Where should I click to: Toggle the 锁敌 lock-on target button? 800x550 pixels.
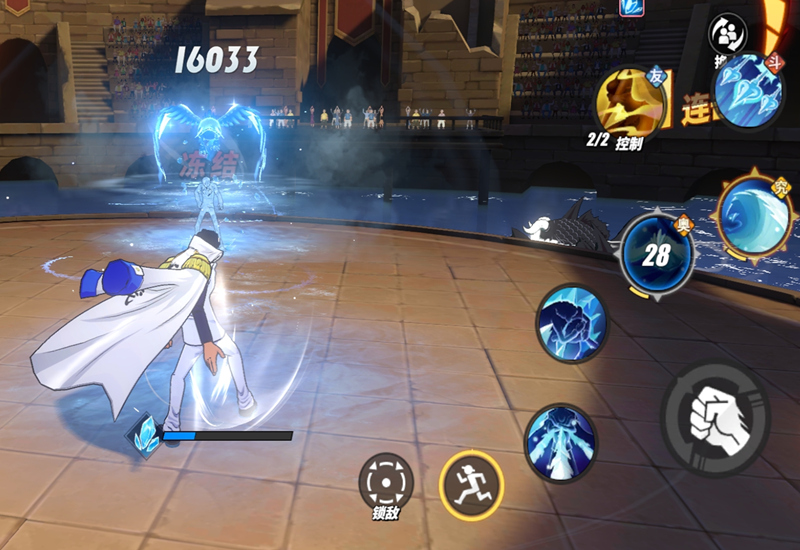point(386,482)
